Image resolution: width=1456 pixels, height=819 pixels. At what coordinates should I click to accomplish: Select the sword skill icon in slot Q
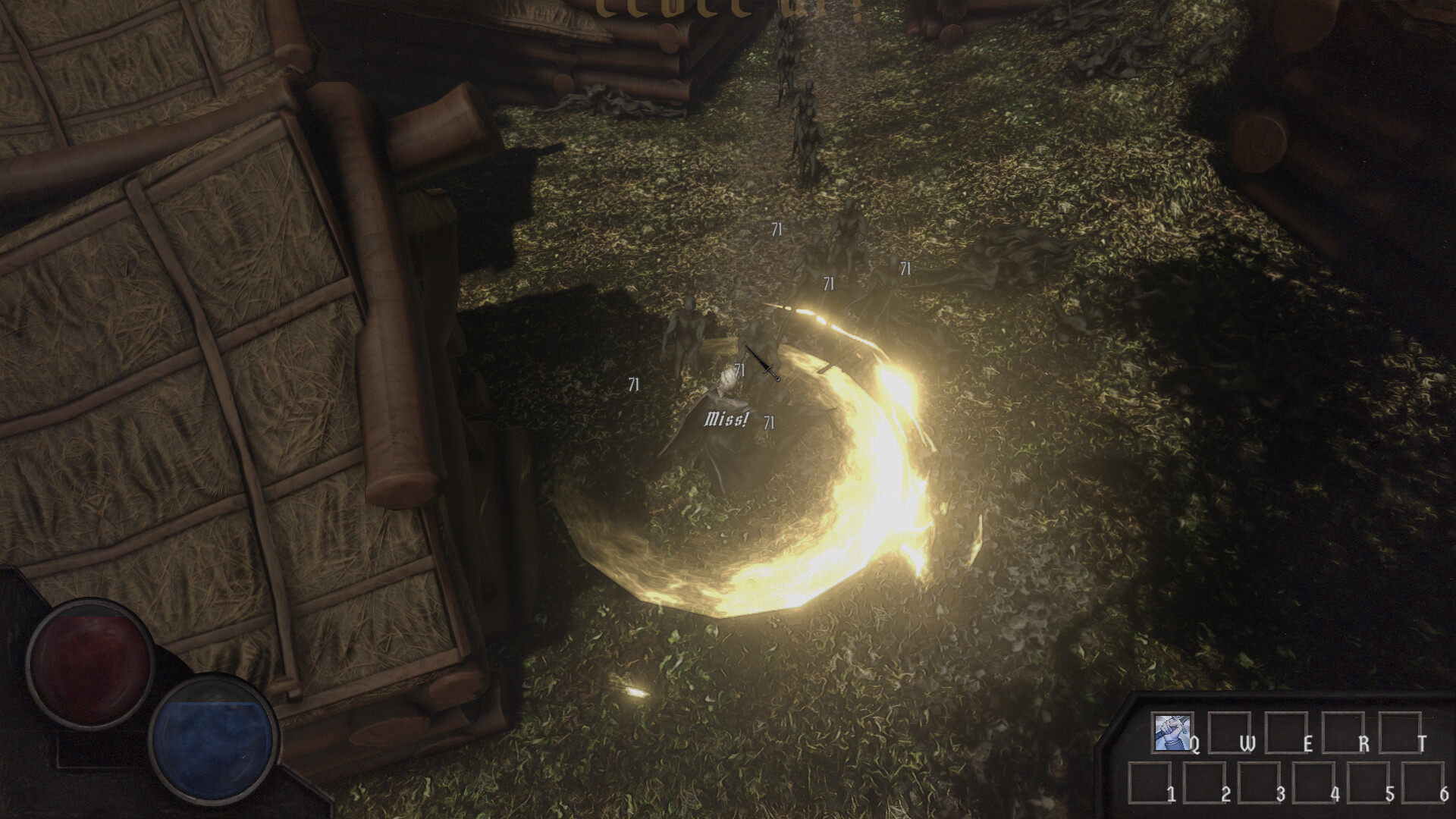(1172, 732)
